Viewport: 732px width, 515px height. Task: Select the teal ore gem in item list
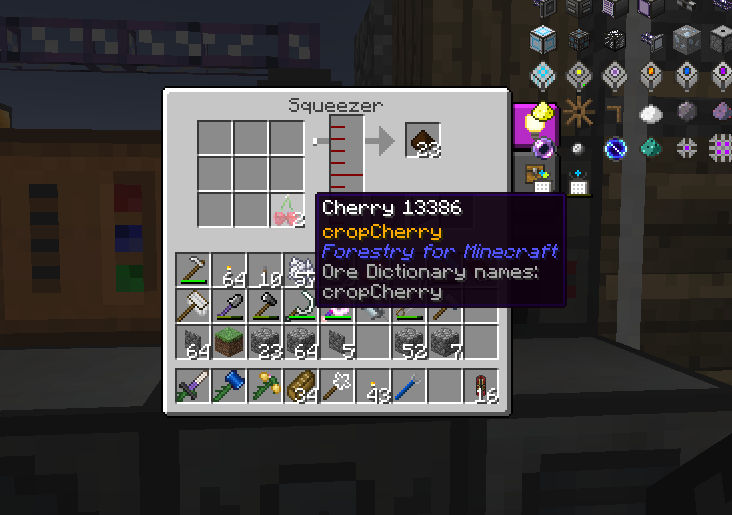tap(650, 148)
